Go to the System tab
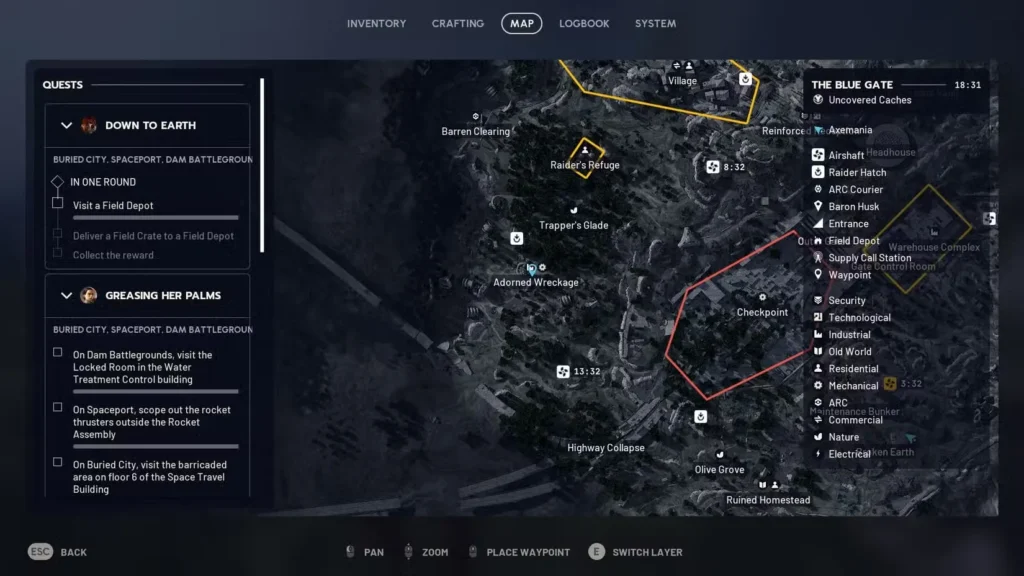The height and width of the screenshot is (576, 1024). coord(655,23)
